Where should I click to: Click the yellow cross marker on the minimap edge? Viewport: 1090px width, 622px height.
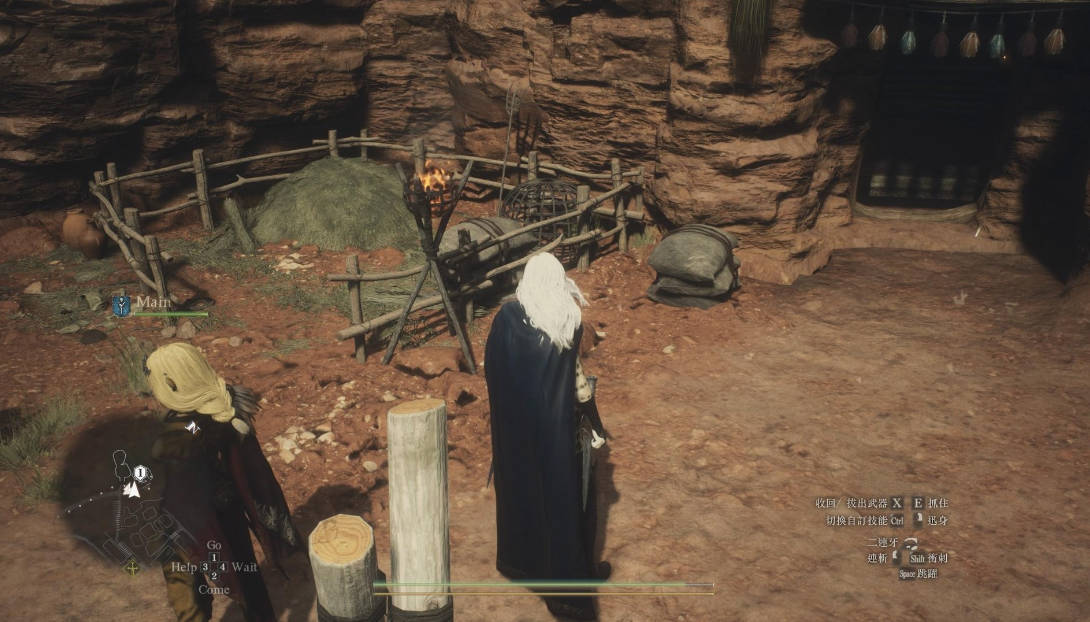[x=132, y=568]
